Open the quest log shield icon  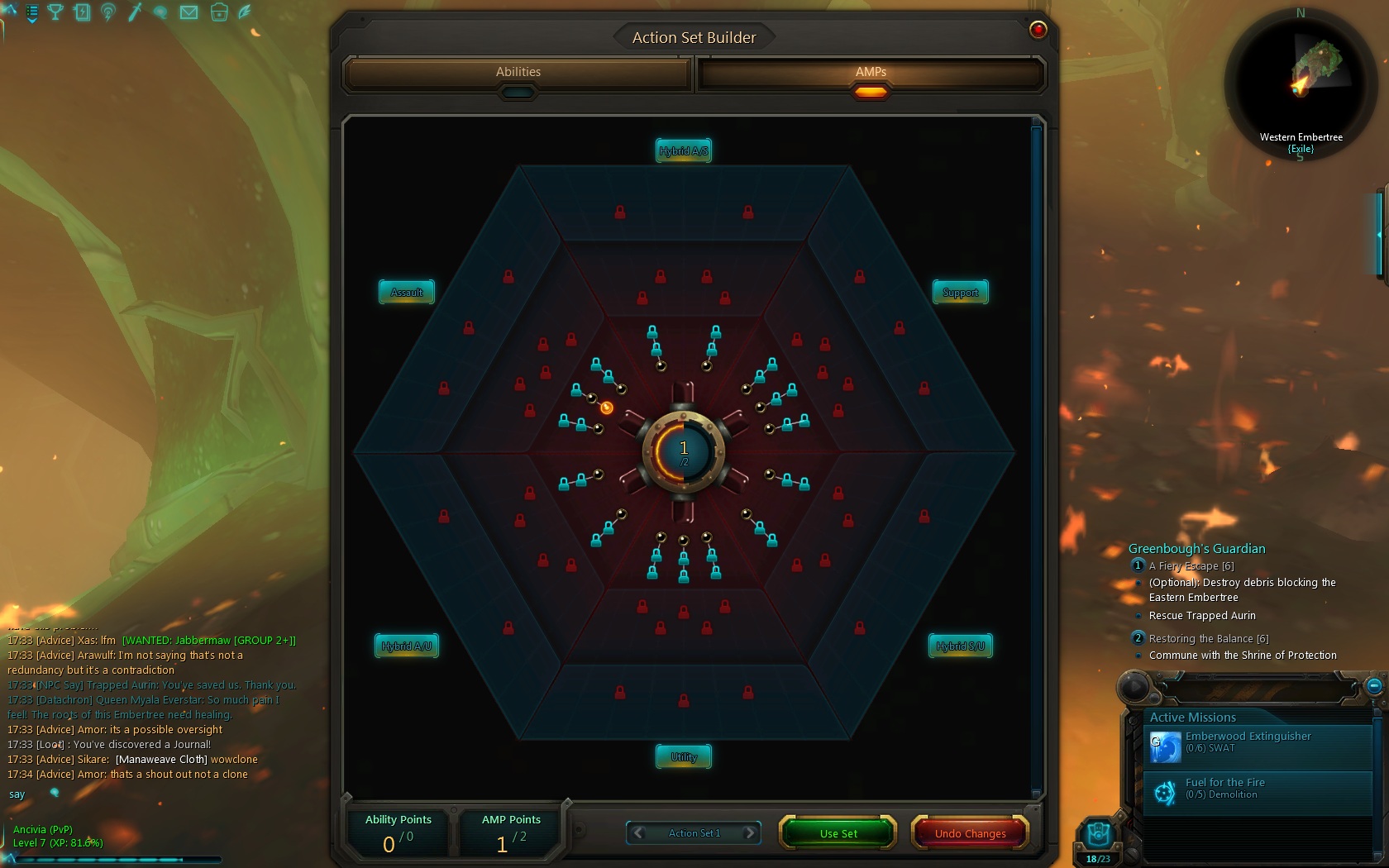(x=31, y=13)
